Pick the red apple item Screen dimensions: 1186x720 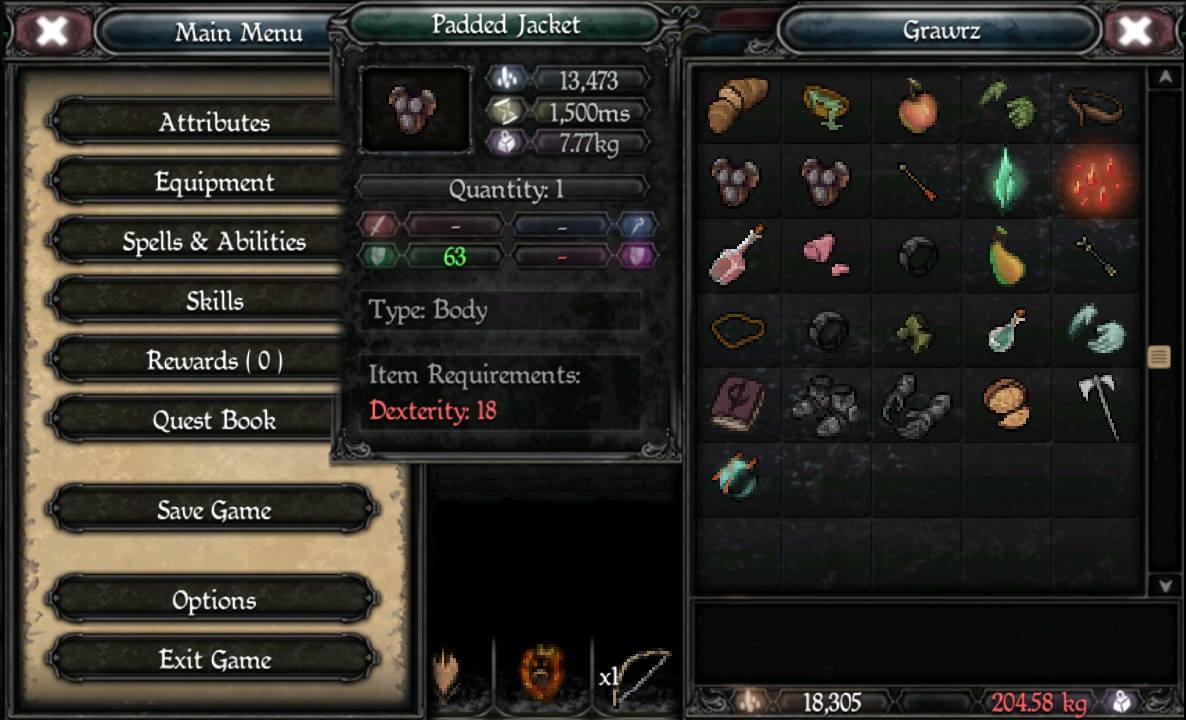[917, 106]
